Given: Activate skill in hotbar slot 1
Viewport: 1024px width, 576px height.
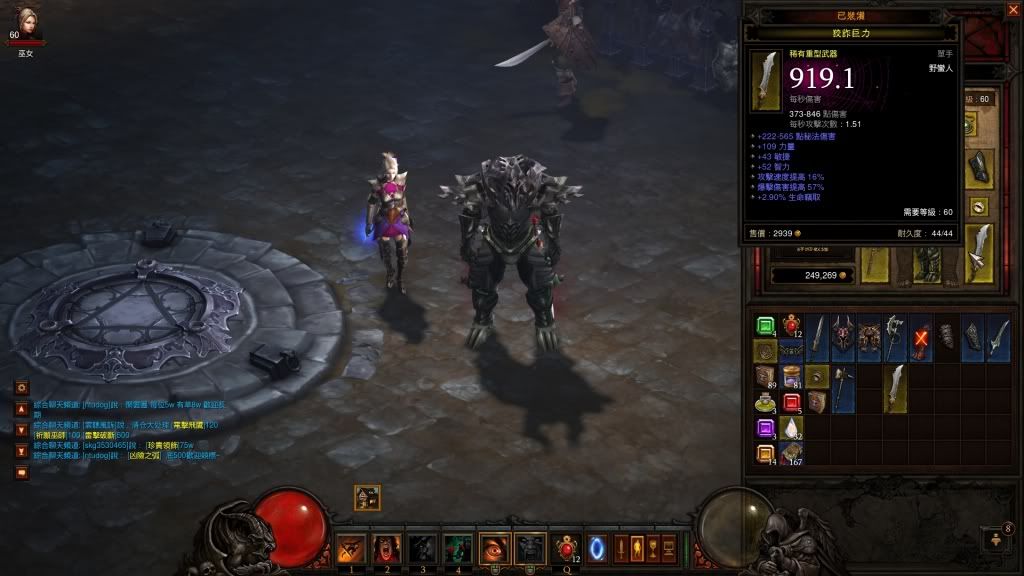Looking at the screenshot, I should 349,548.
